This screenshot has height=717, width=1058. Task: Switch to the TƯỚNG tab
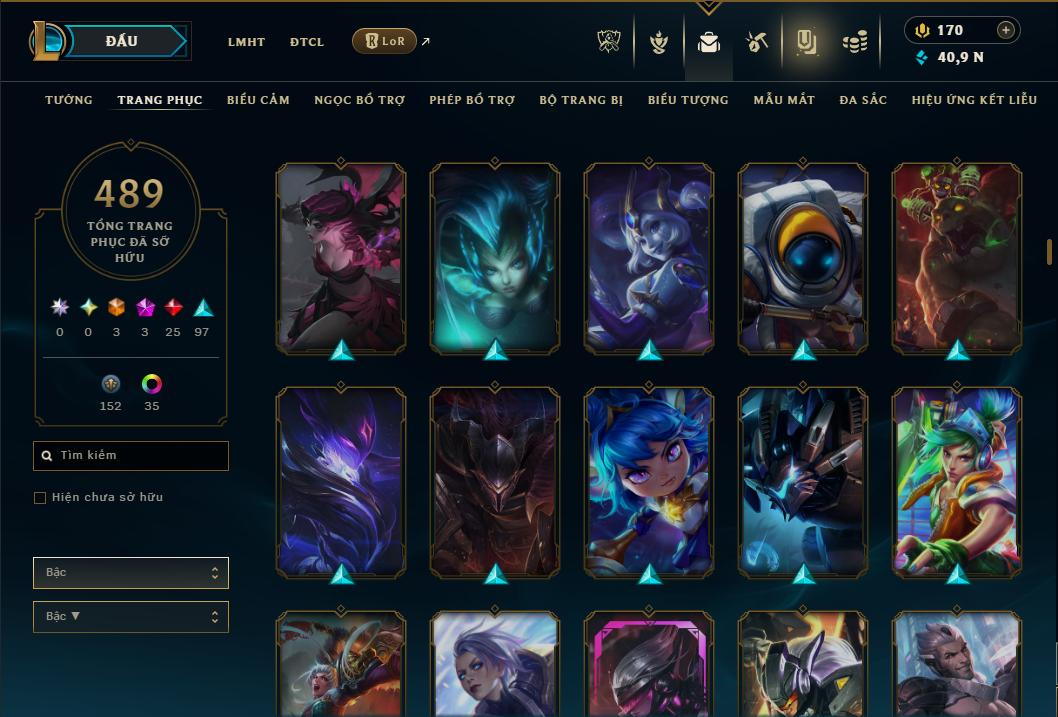[69, 100]
